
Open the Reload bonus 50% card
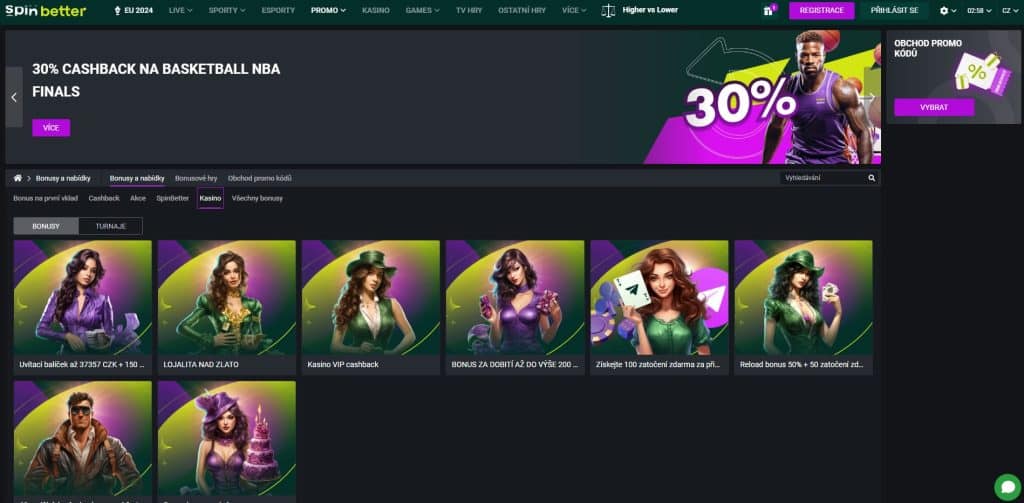803,307
